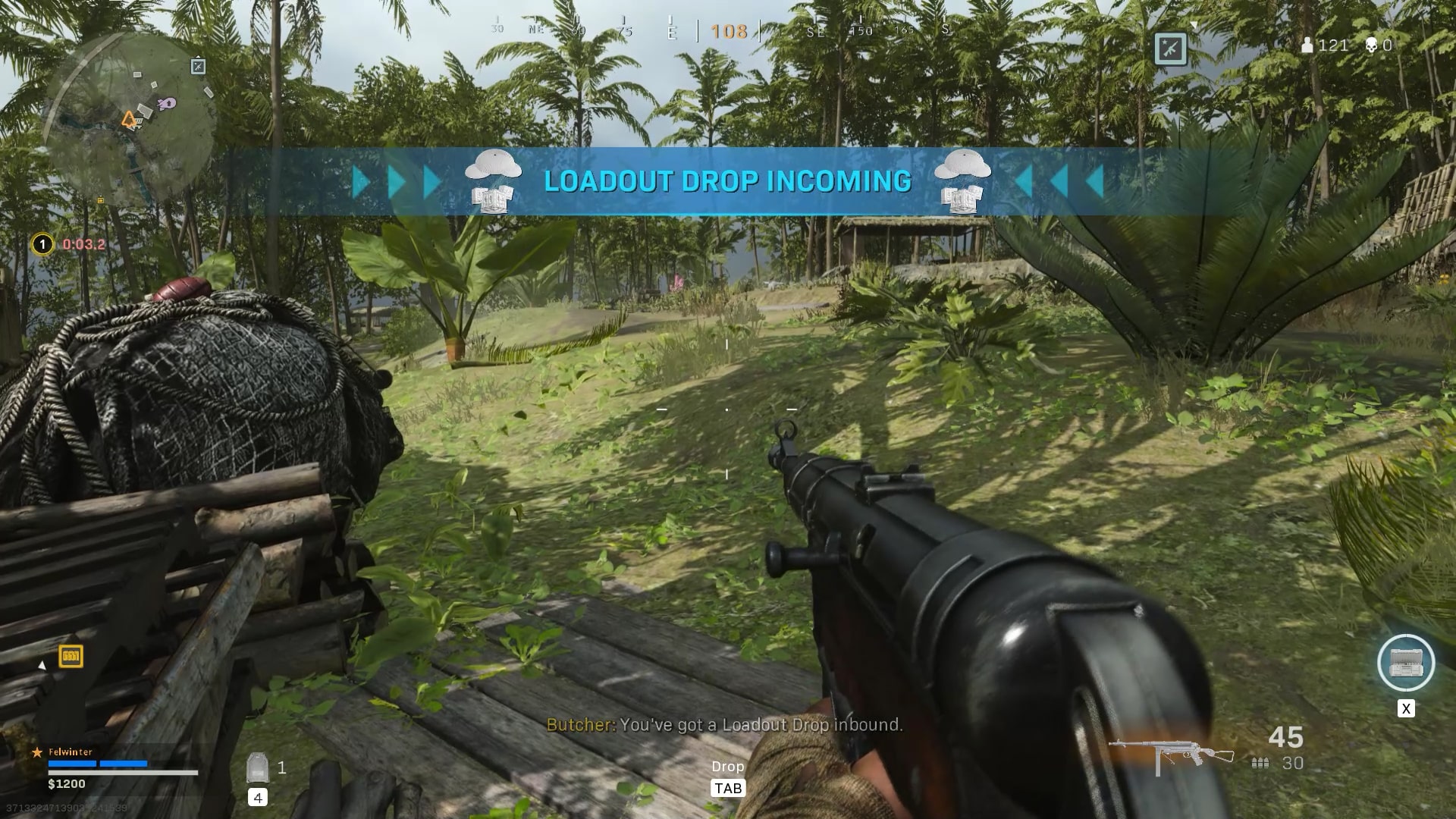1456x819 pixels.
Task: Toggle the X keybind prompt near the crate
Action: (1407, 709)
